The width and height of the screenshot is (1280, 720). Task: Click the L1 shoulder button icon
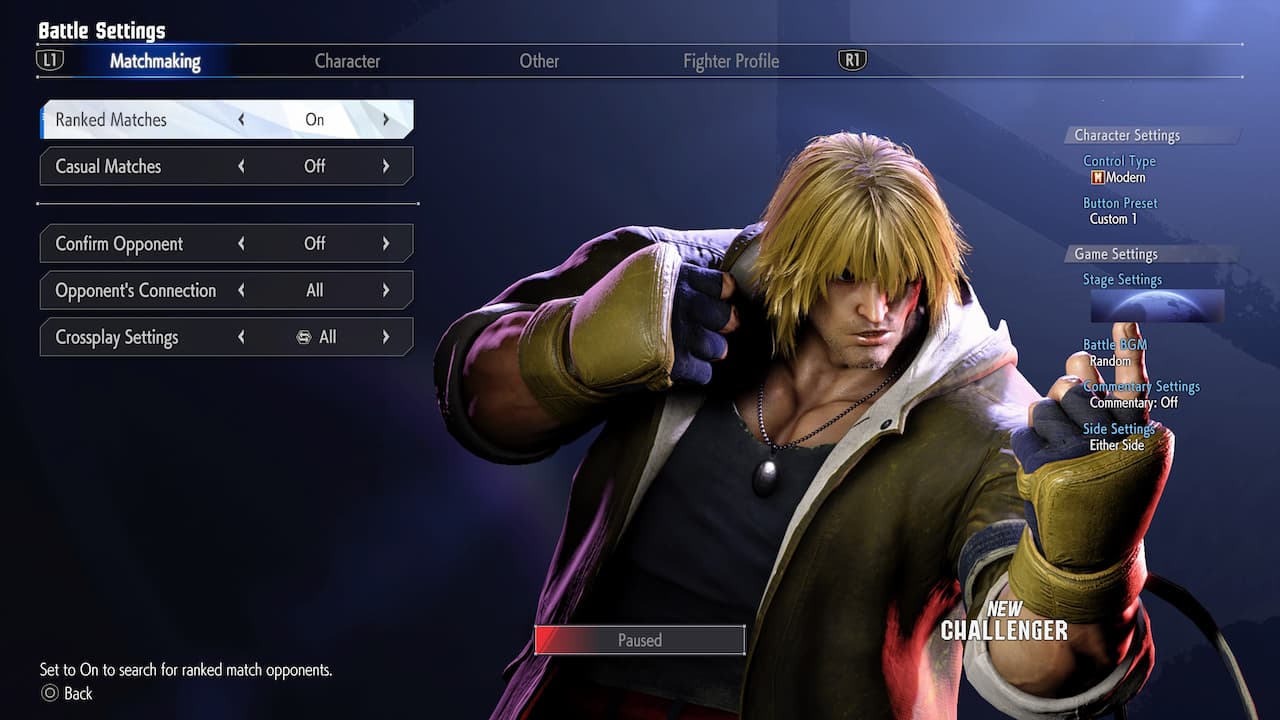click(x=51, y=60)
